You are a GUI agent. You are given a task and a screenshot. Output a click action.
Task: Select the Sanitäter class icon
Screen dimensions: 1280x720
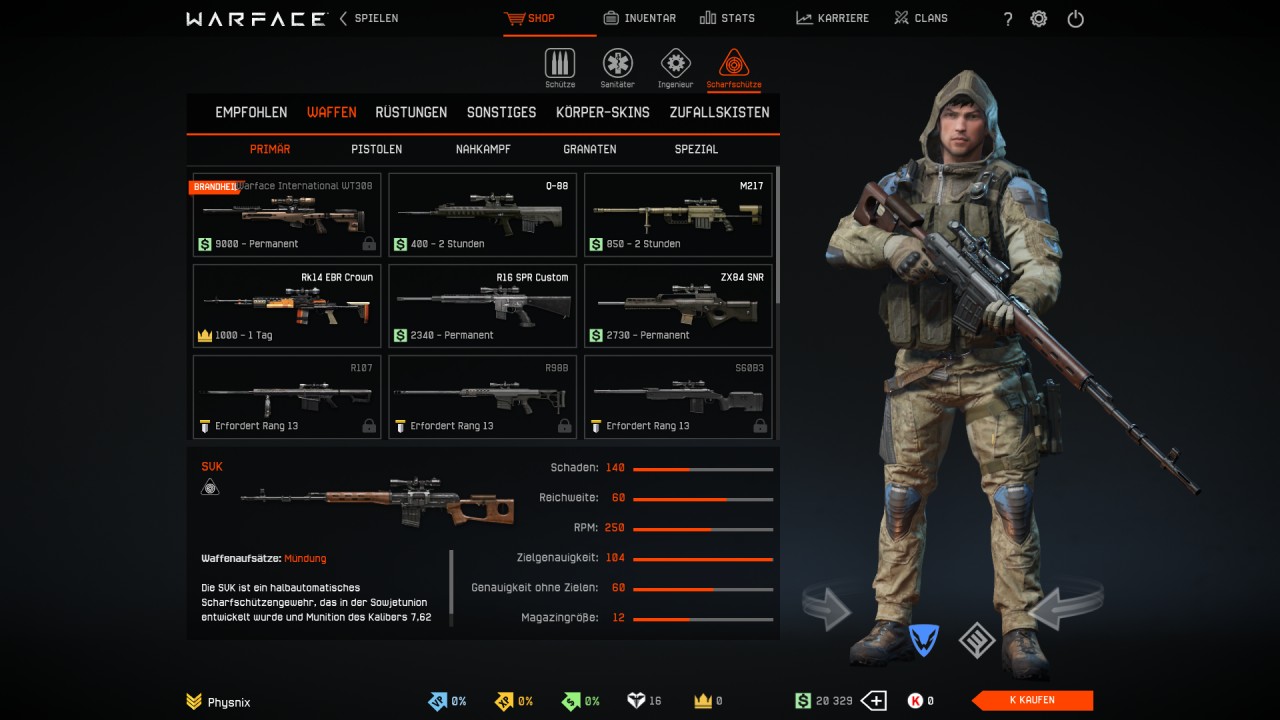[x=617, y=65]
